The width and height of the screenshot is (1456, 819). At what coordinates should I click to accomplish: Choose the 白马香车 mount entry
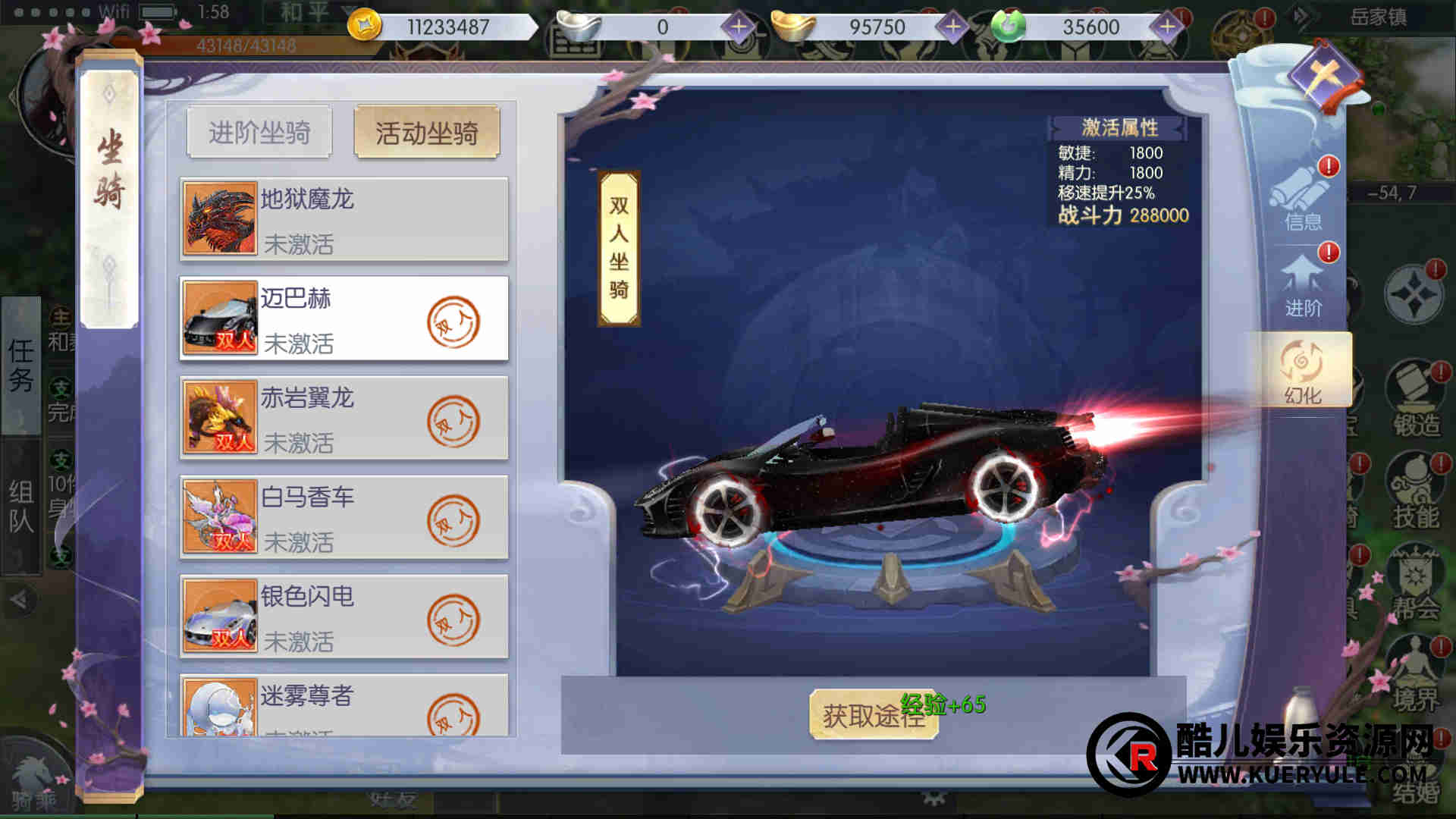tap(344, 517)
